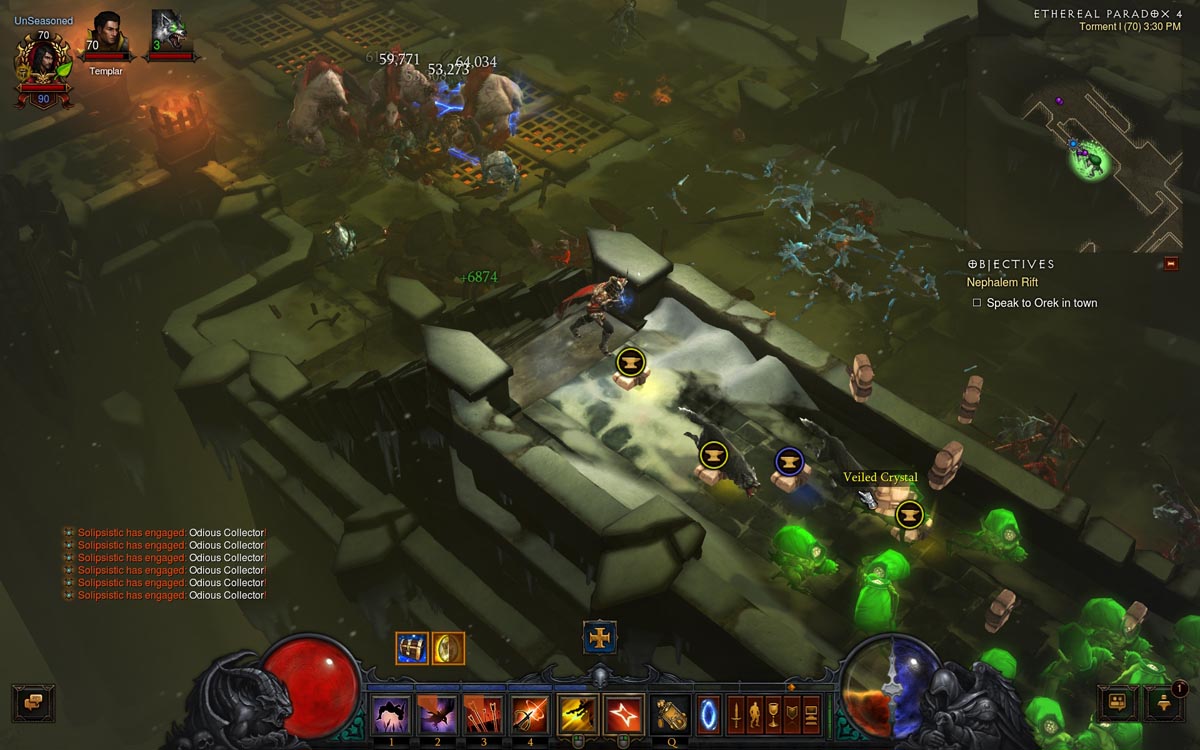Open the Game Menu computer button

(811, 713)
